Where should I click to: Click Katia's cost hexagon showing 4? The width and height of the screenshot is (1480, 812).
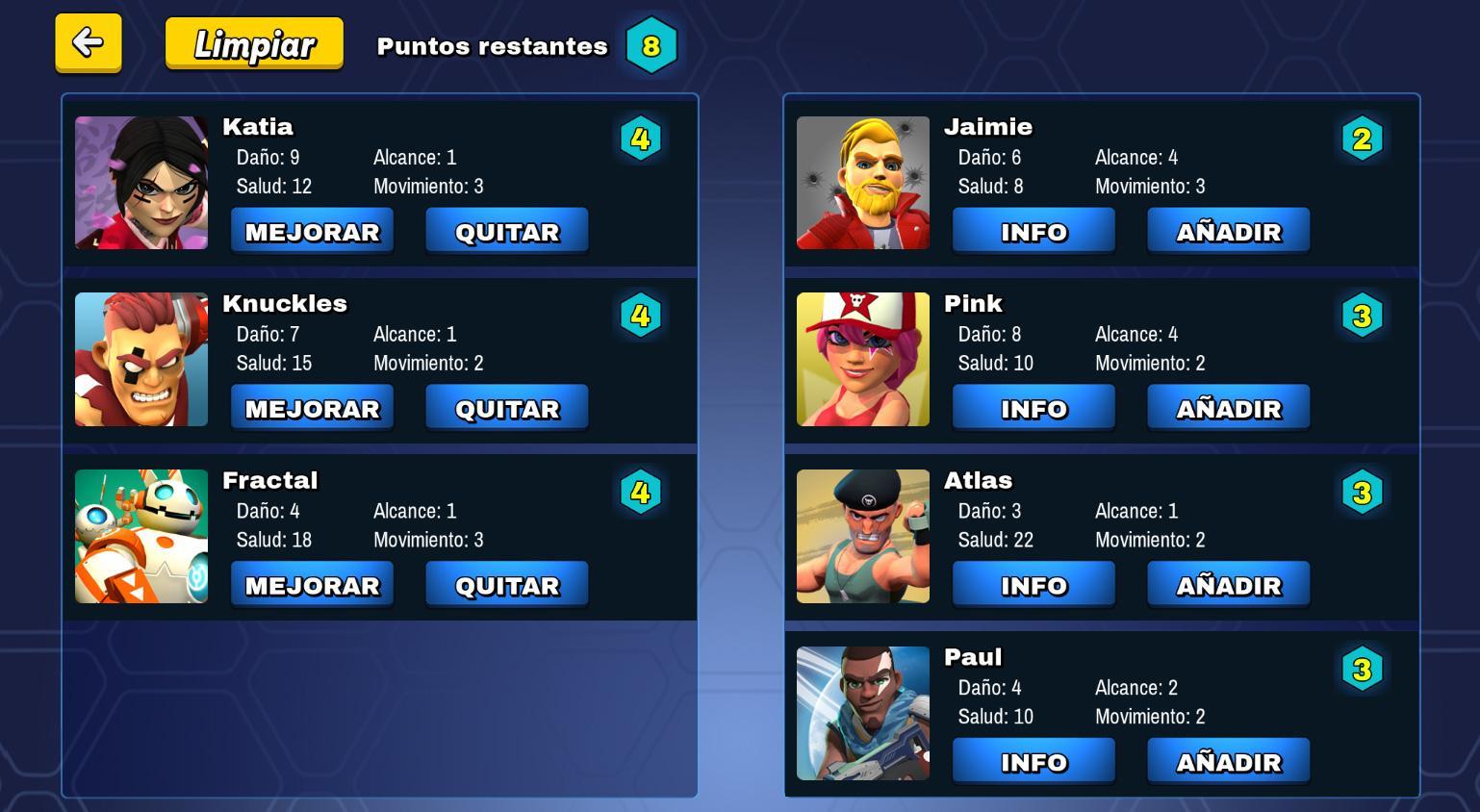(641, 139)
